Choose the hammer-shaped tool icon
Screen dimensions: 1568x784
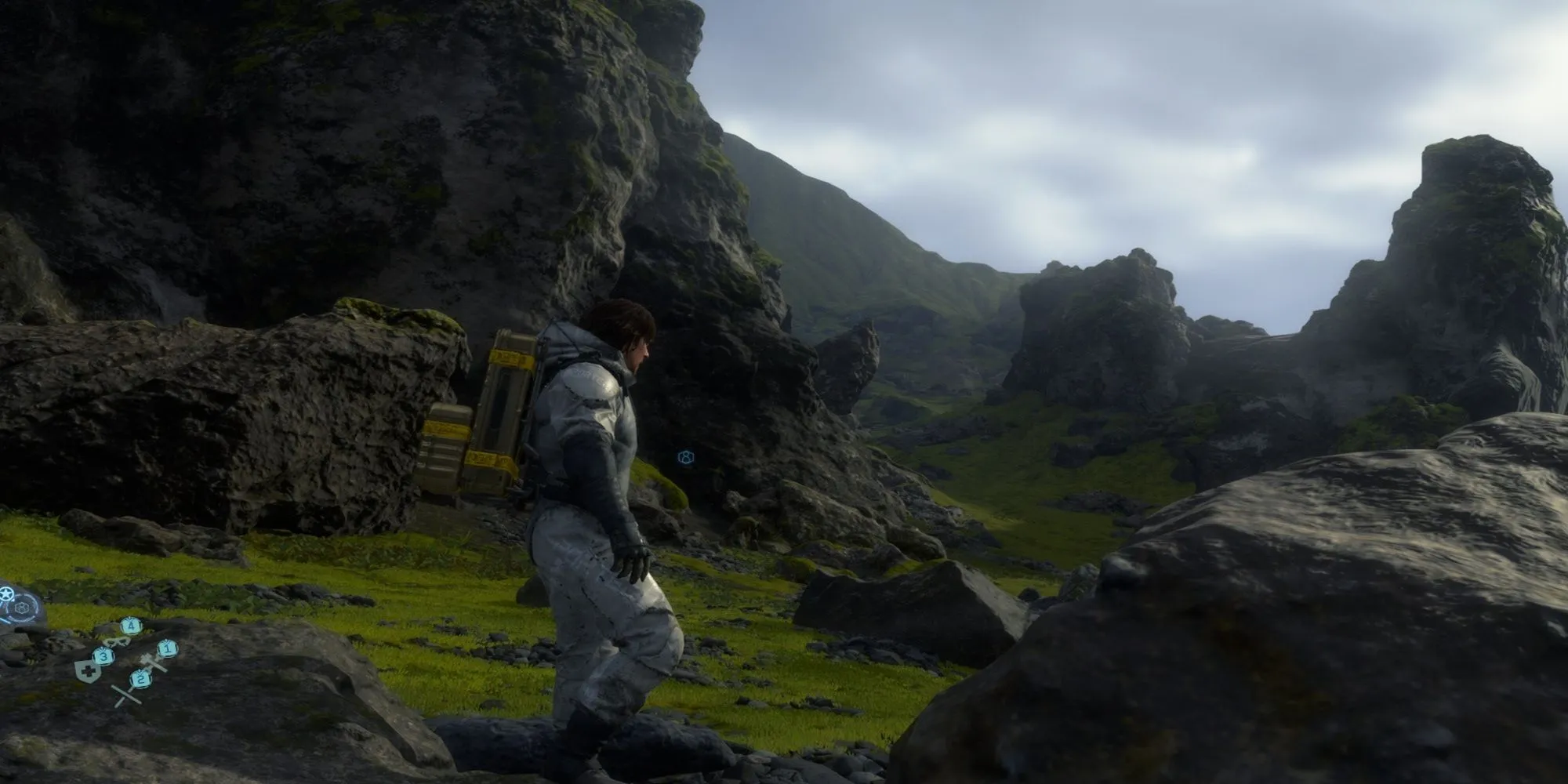click(152, 663)
